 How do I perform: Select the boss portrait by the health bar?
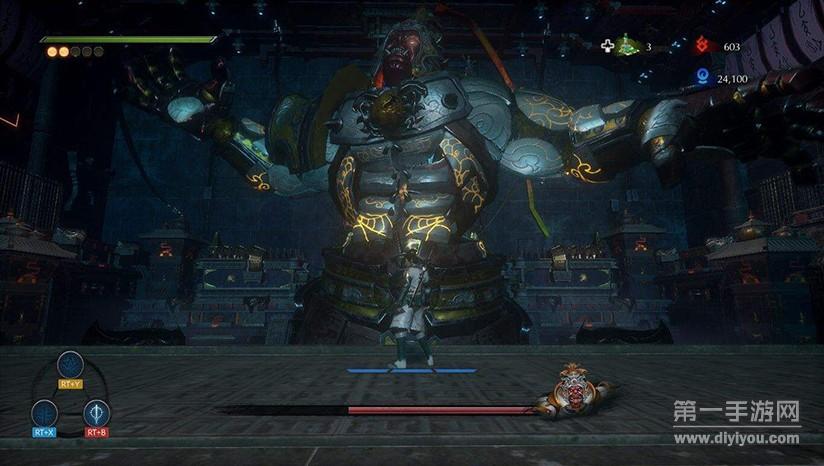[x=573, y=393]
